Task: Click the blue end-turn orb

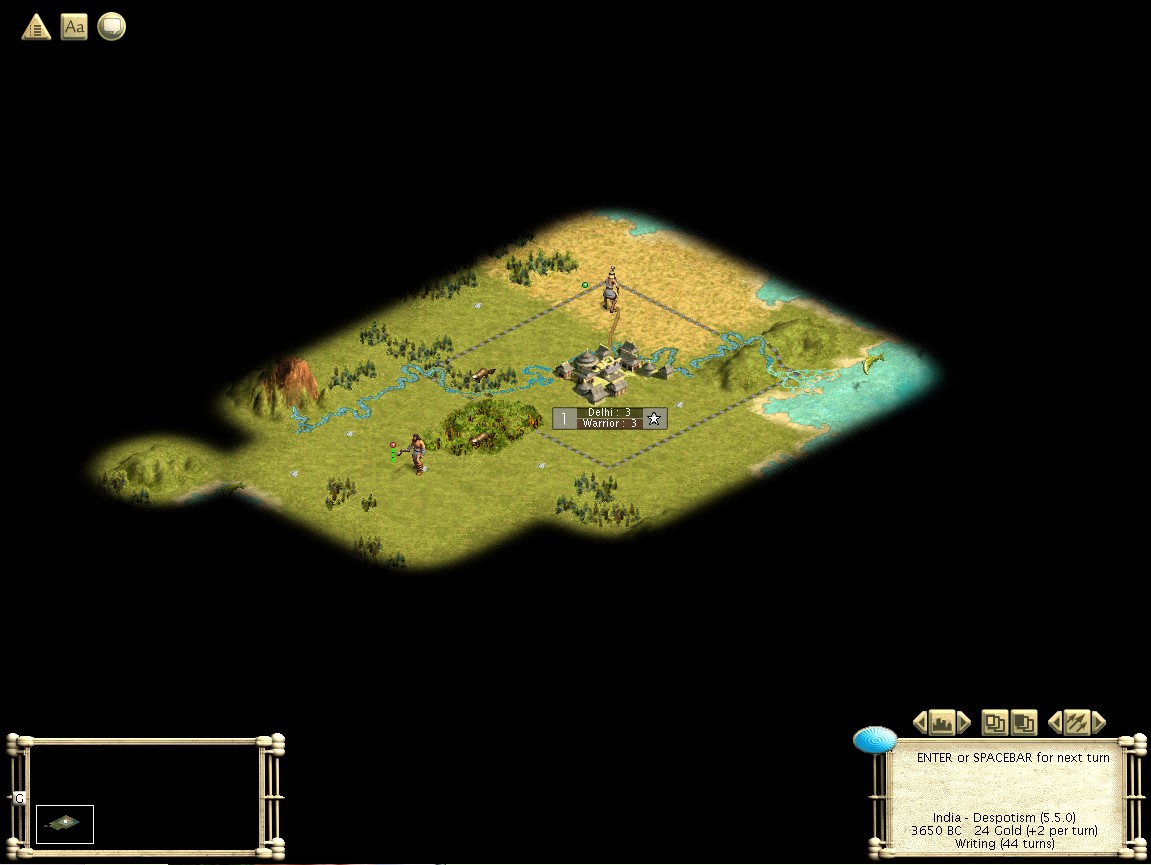Action: click(874, 740)
